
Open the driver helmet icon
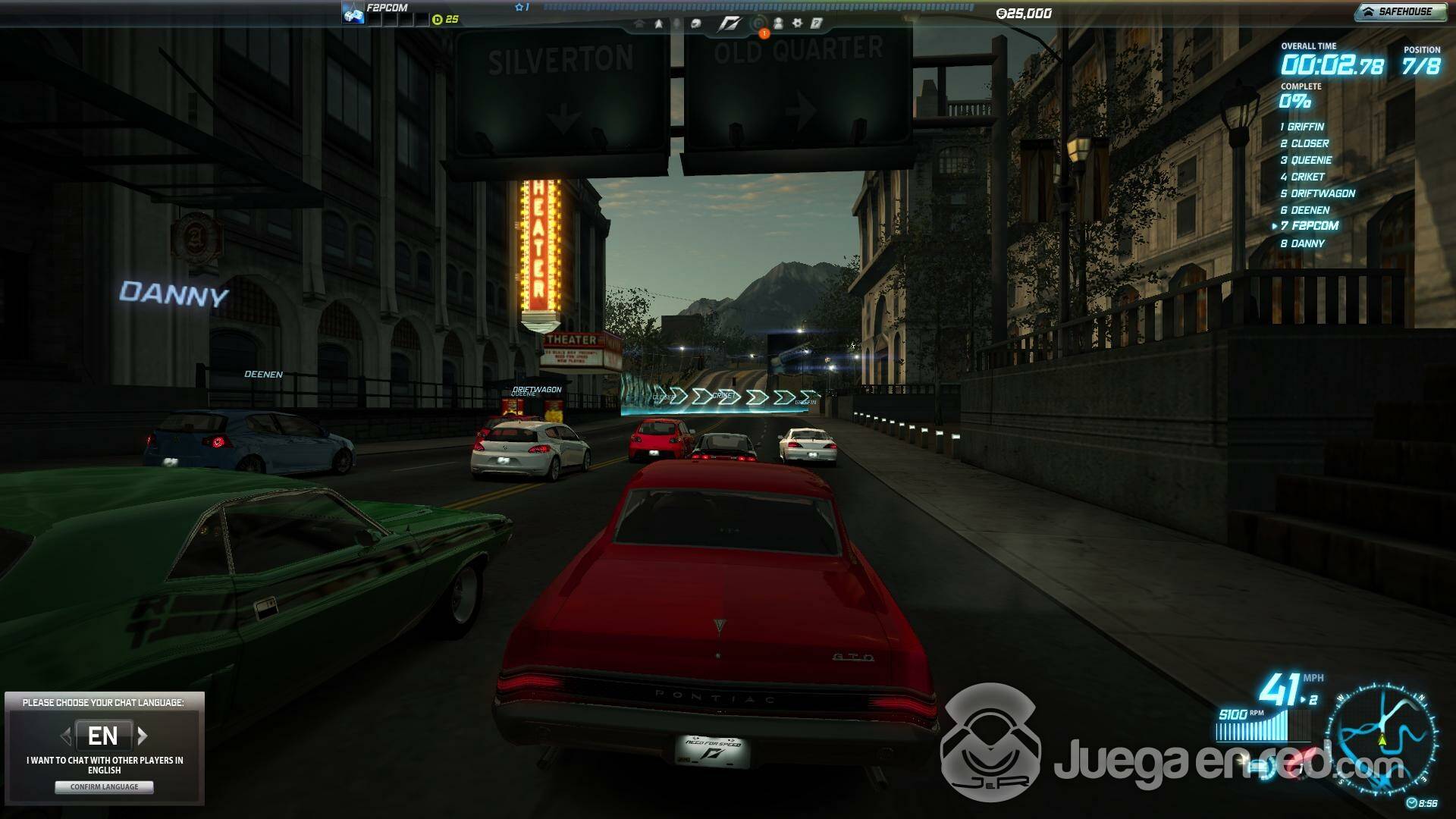click(695, 24)
